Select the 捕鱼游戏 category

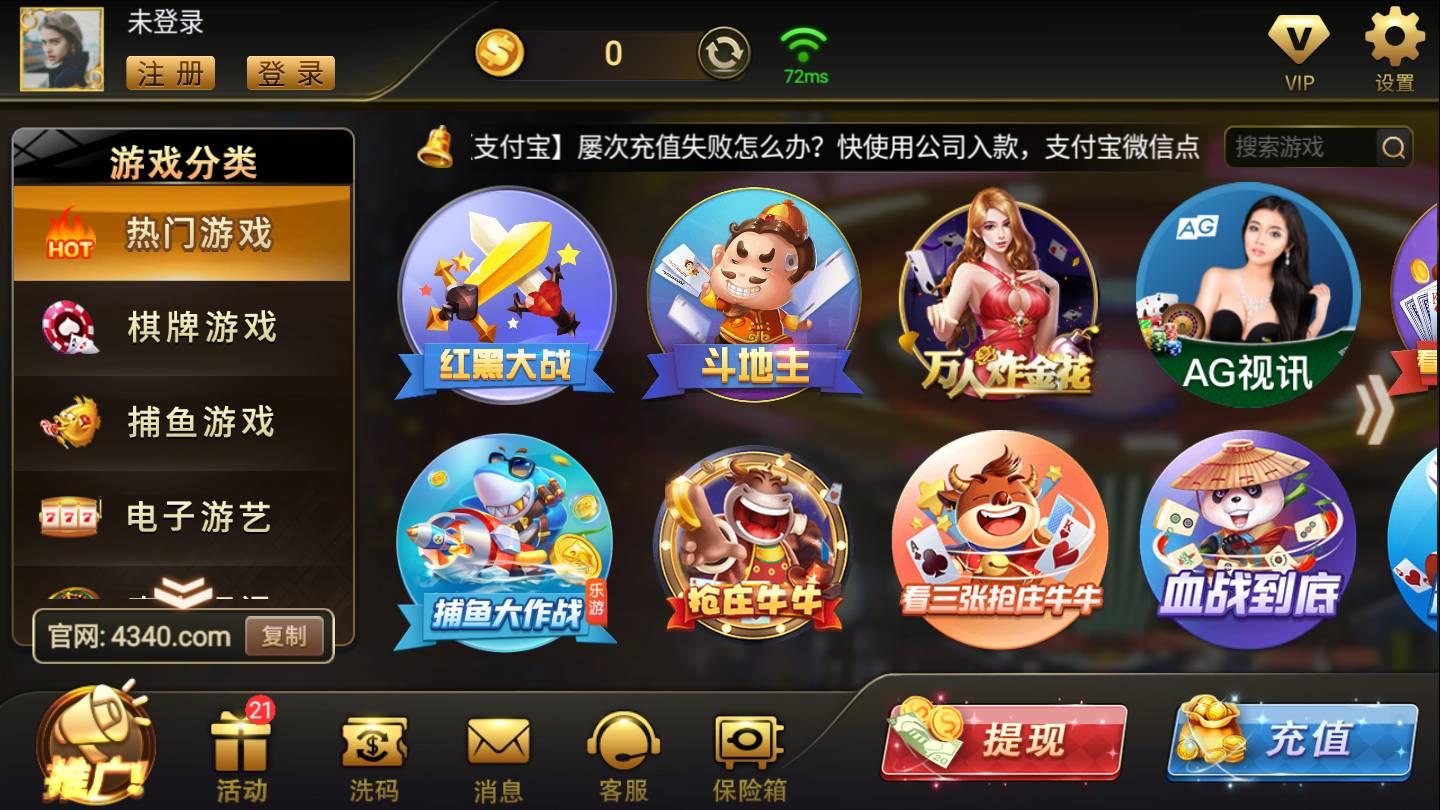185,423
